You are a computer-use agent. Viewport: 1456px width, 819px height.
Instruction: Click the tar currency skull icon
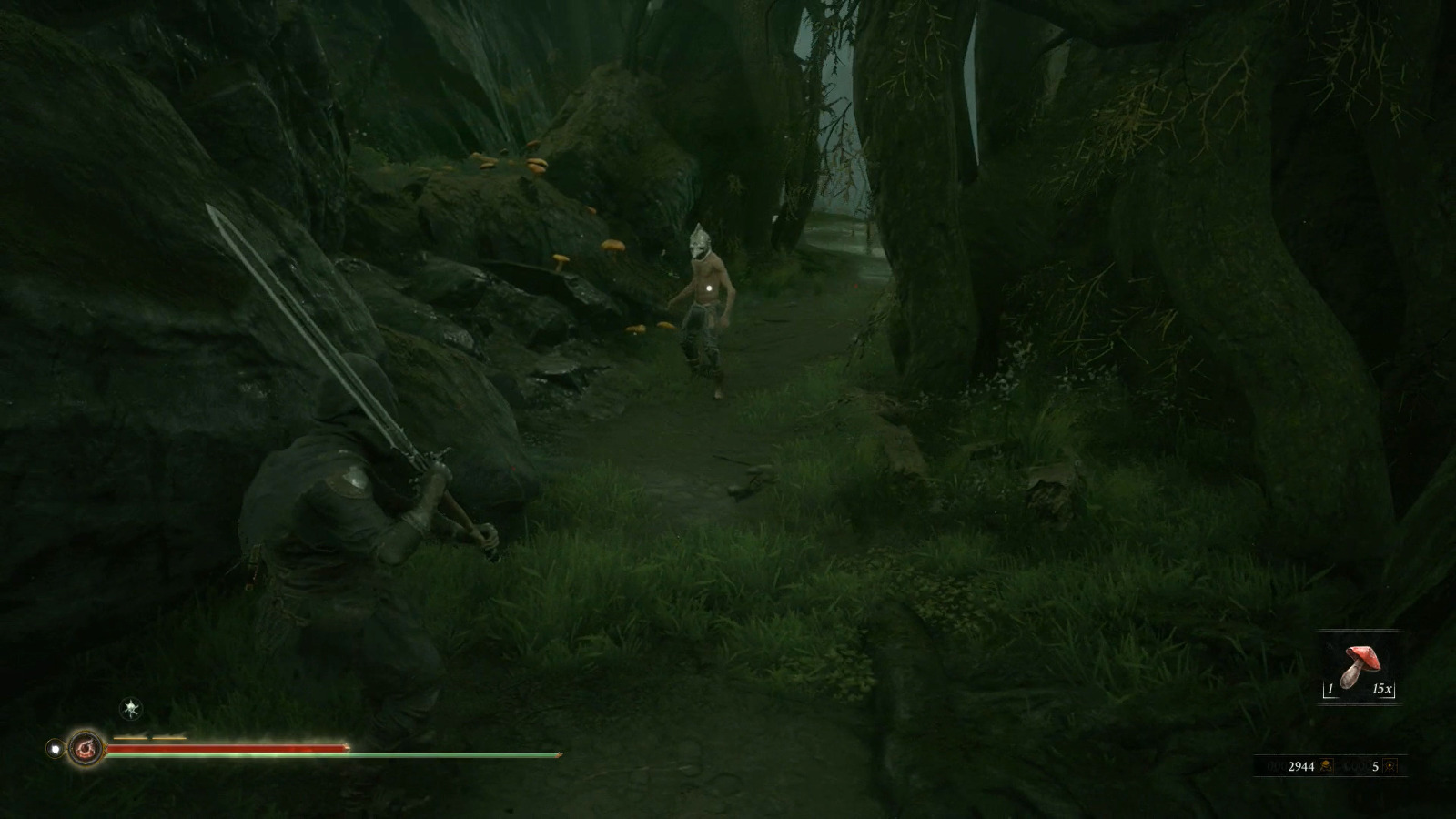1326,766
